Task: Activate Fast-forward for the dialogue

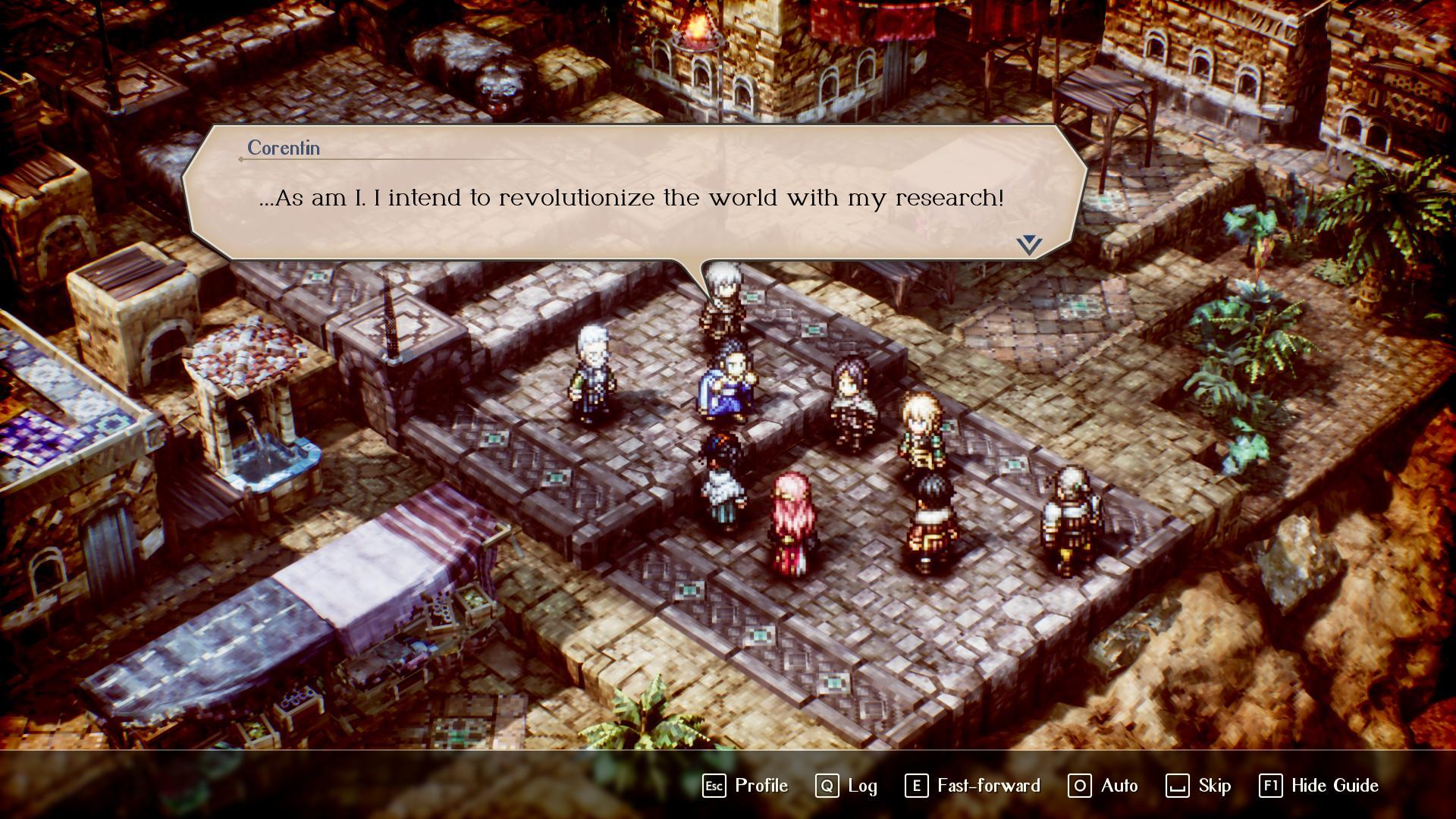Action: click(x=973, y=786)
